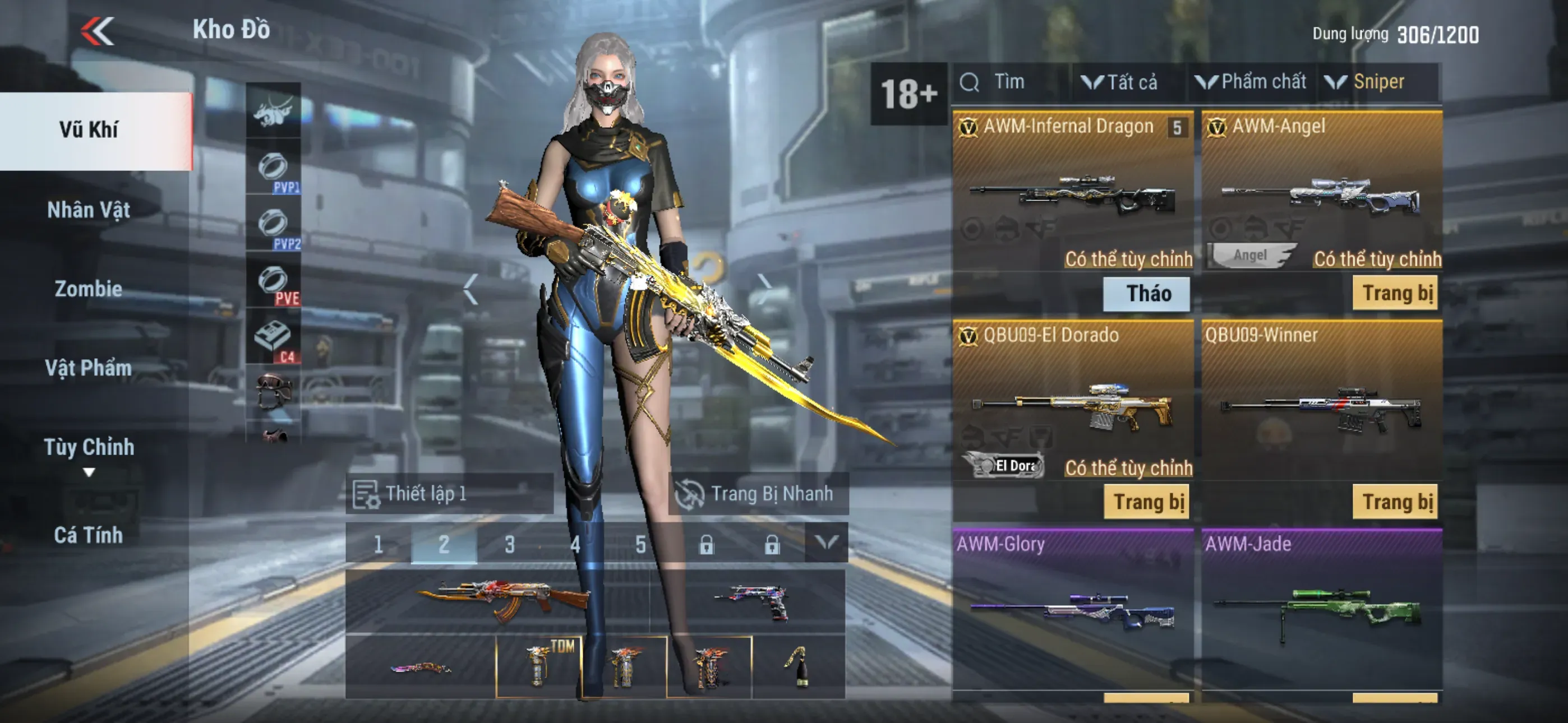This screenshot has width=1568, height=723.
Task: Click the Tìm search field
Action: (x=1009, y=82)
